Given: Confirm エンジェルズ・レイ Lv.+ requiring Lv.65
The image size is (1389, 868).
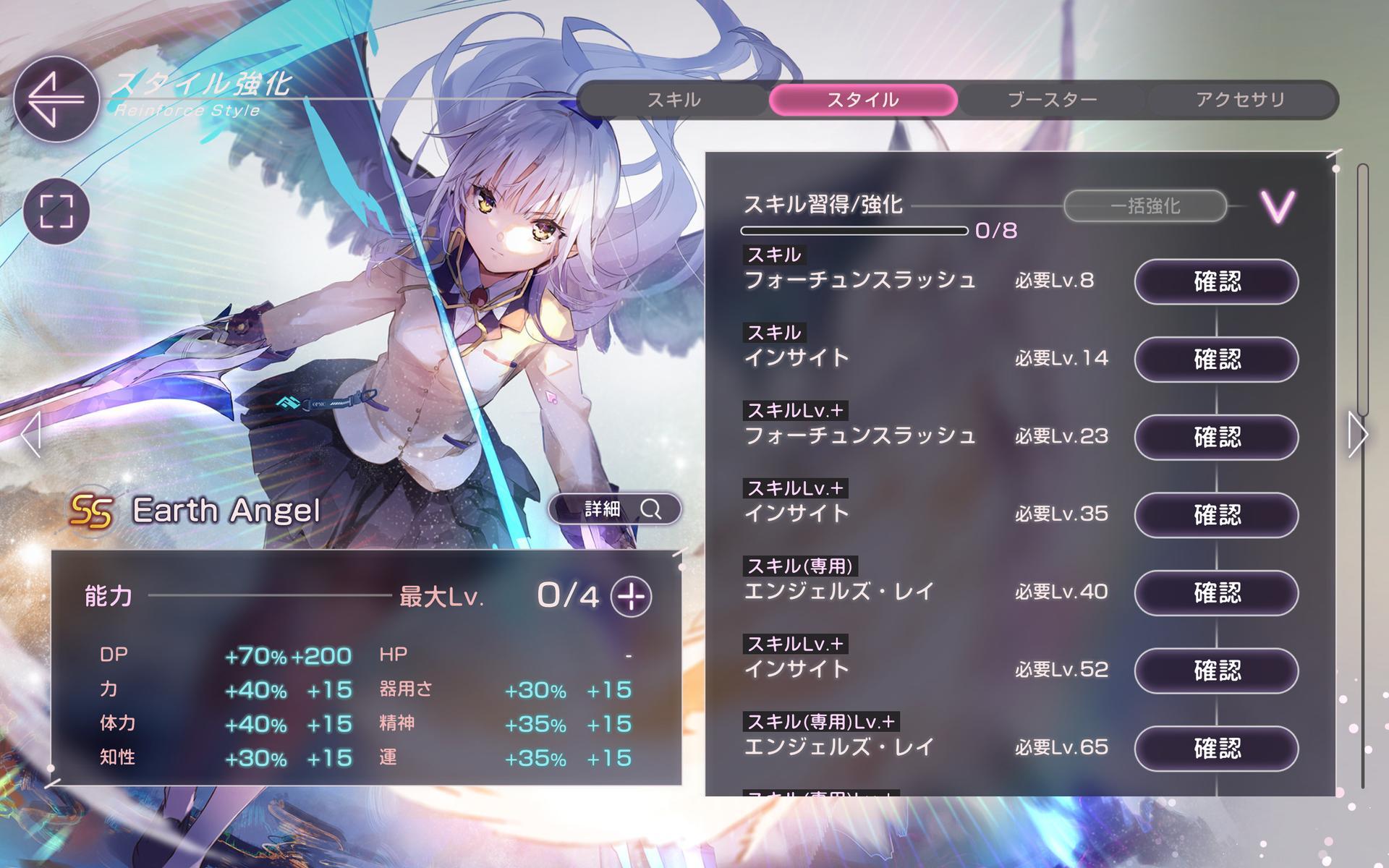Looking at the screenshot, I should tap(1216, 748).
